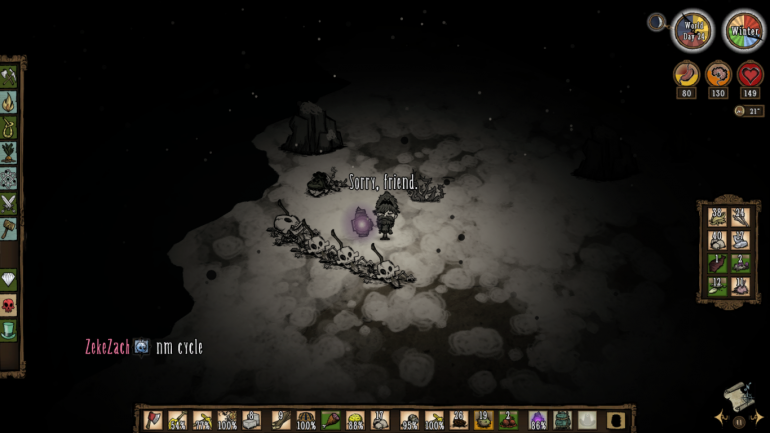Click the day cycle clock
770x433 pixels.
point(692,31)
